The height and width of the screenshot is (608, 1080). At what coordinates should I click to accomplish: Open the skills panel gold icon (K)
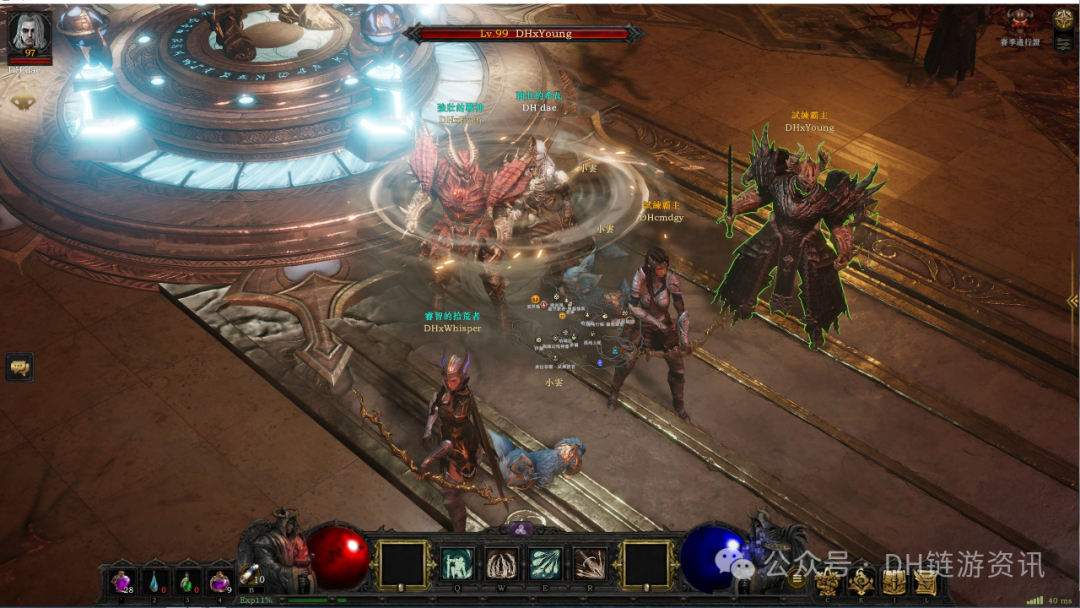pyautogui.click(x=861, y=582)
